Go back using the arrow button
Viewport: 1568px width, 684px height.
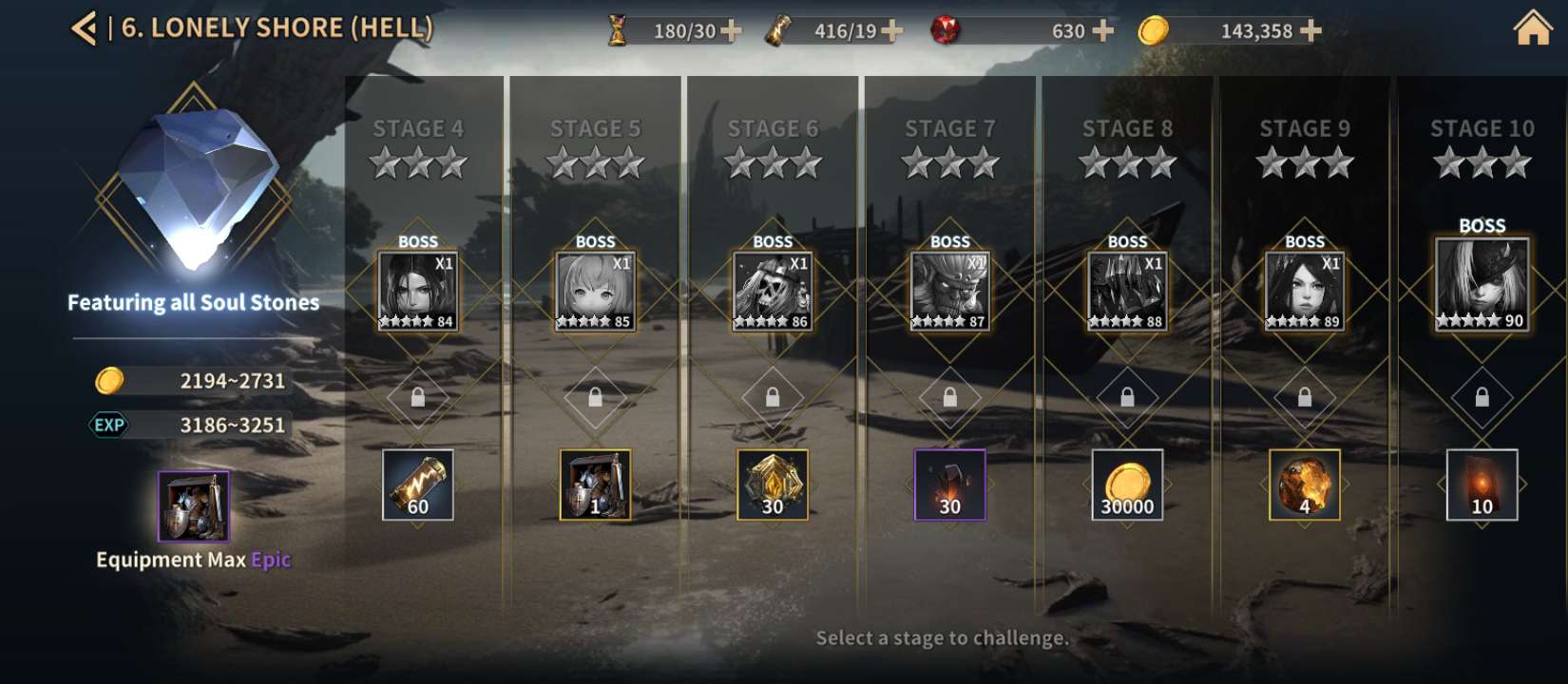point(84,28)
